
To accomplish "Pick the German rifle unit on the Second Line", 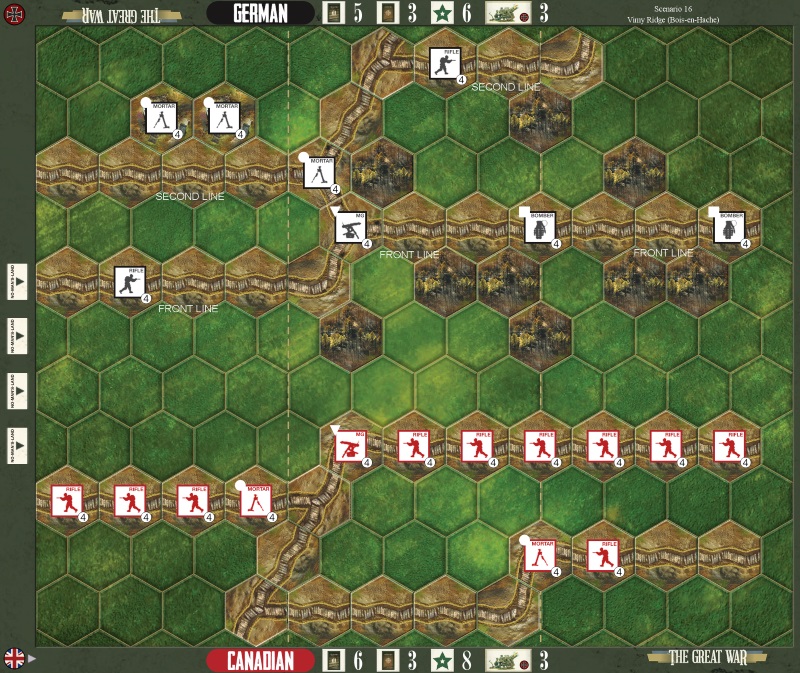I will click(445, 63).
